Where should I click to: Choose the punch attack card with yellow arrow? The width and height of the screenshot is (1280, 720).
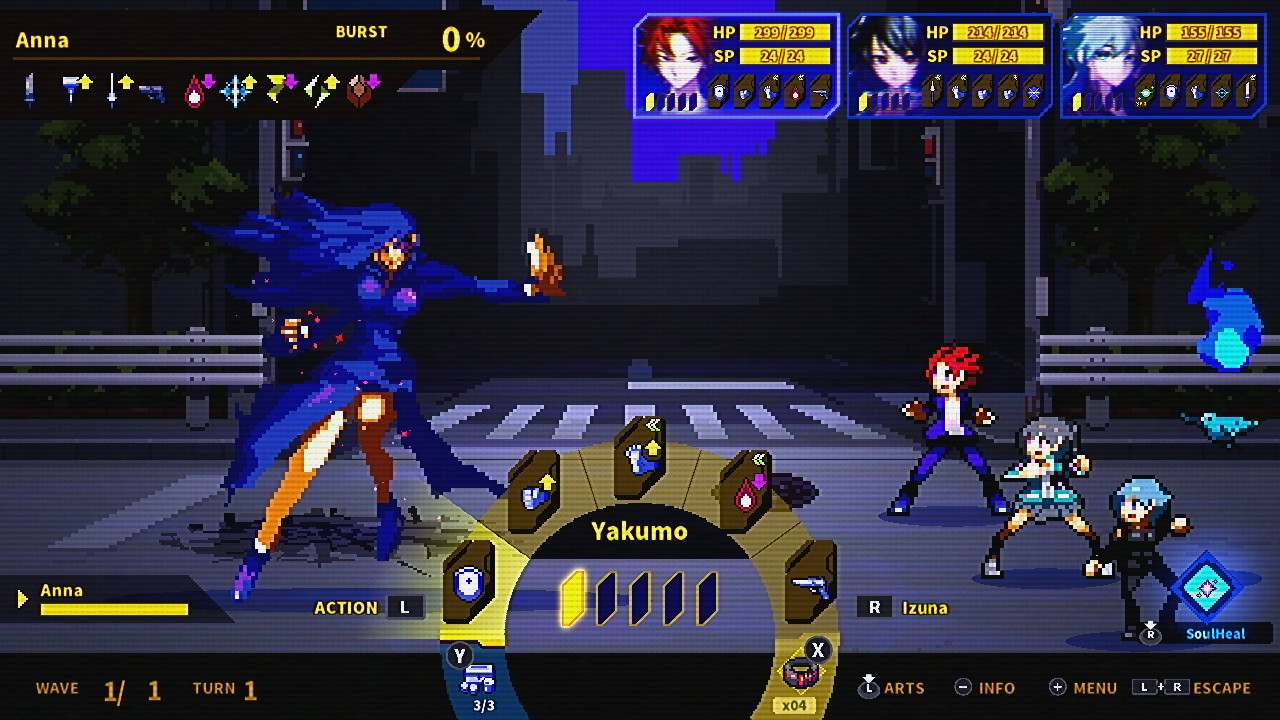point(534,493)
